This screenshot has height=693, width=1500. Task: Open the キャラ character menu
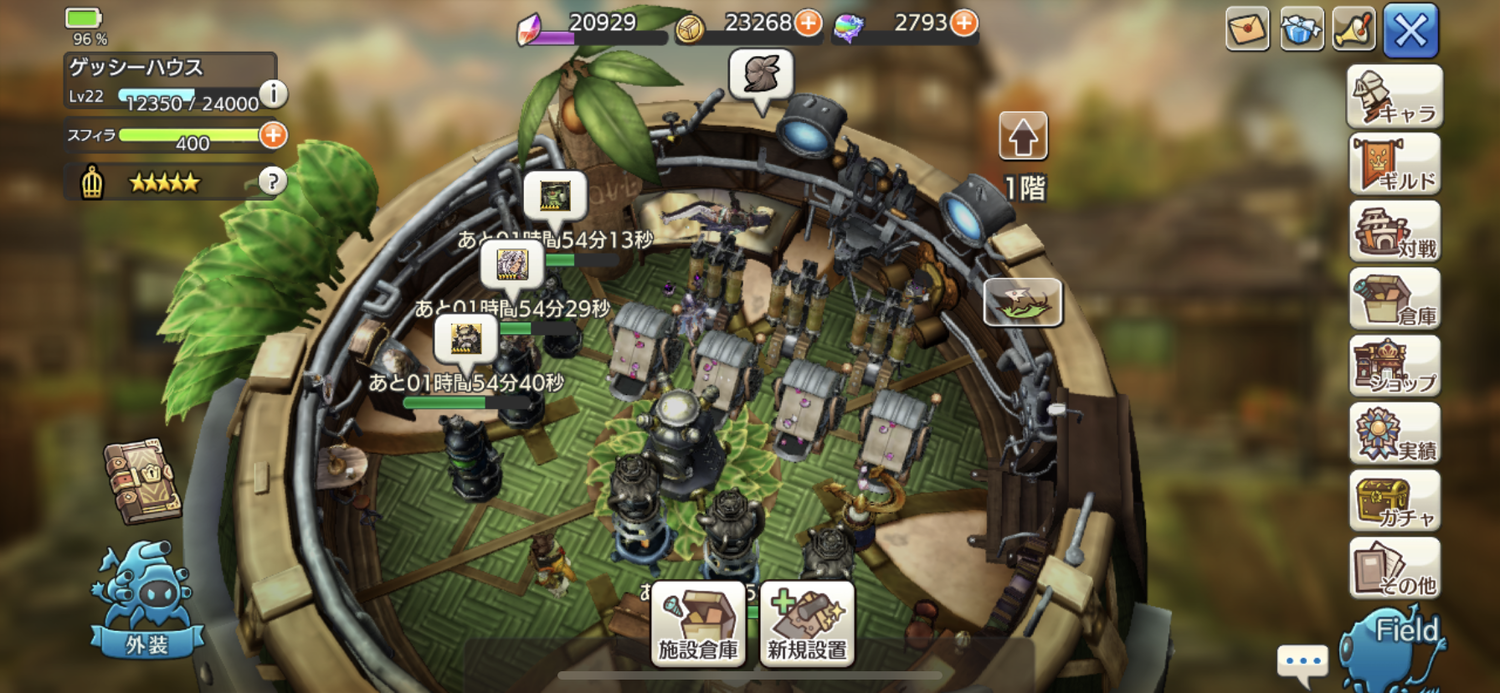point(1395,97)
